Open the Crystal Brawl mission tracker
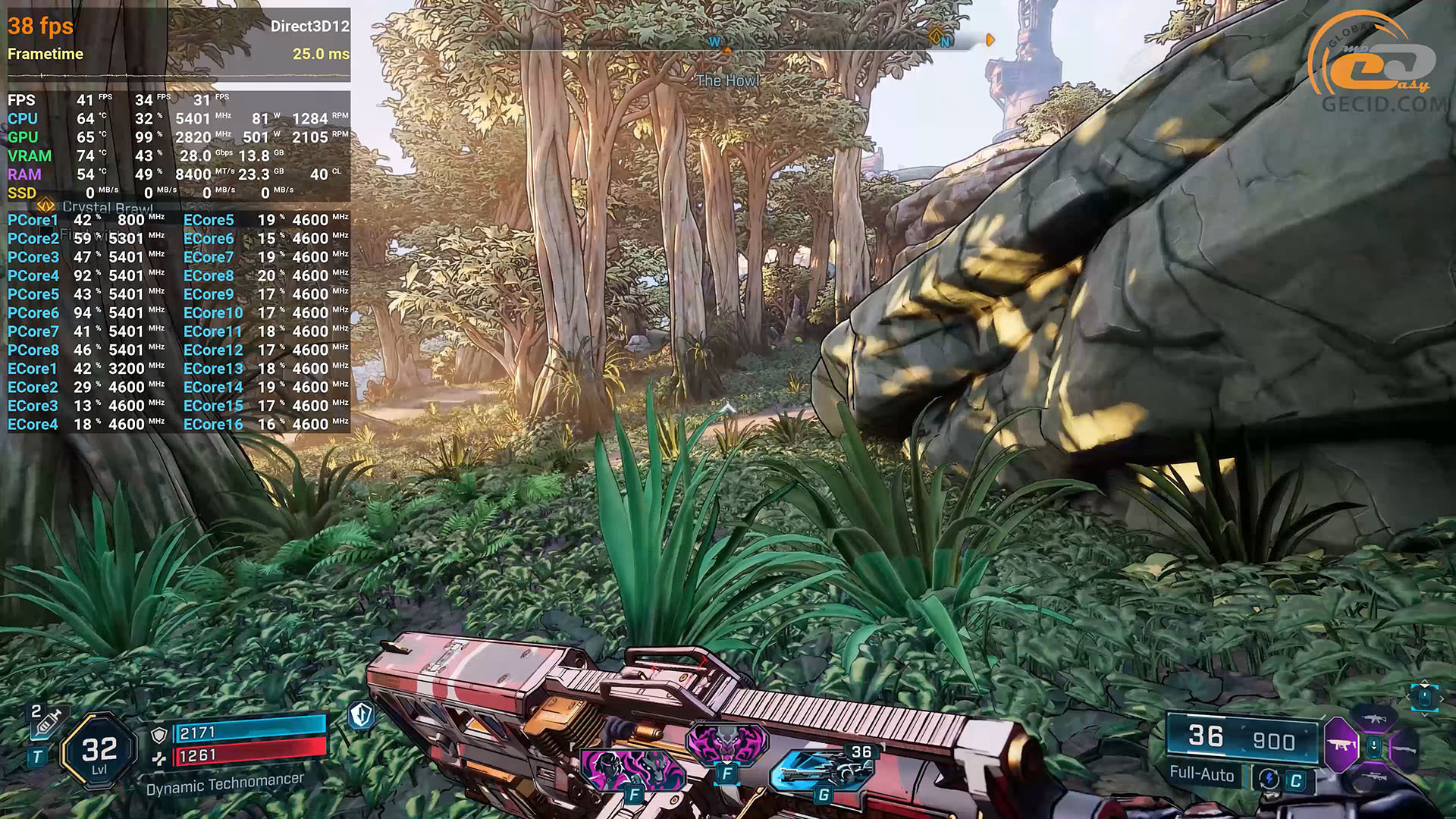This screenshot has width=1456, height=819. pos(106,207)
